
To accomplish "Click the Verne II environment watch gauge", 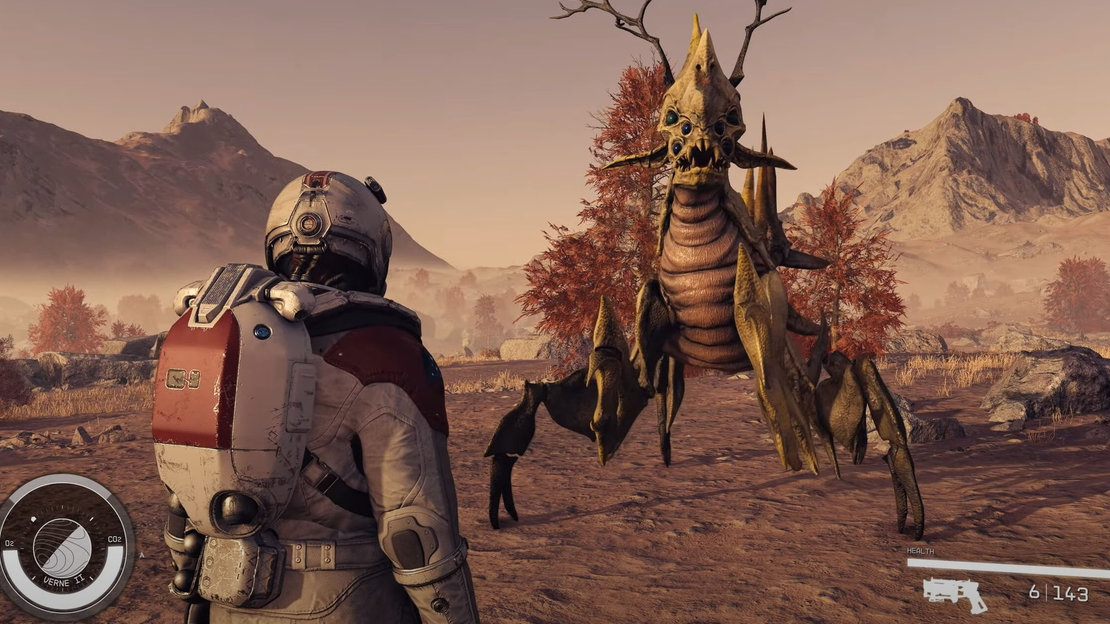I will pos(64,544).
